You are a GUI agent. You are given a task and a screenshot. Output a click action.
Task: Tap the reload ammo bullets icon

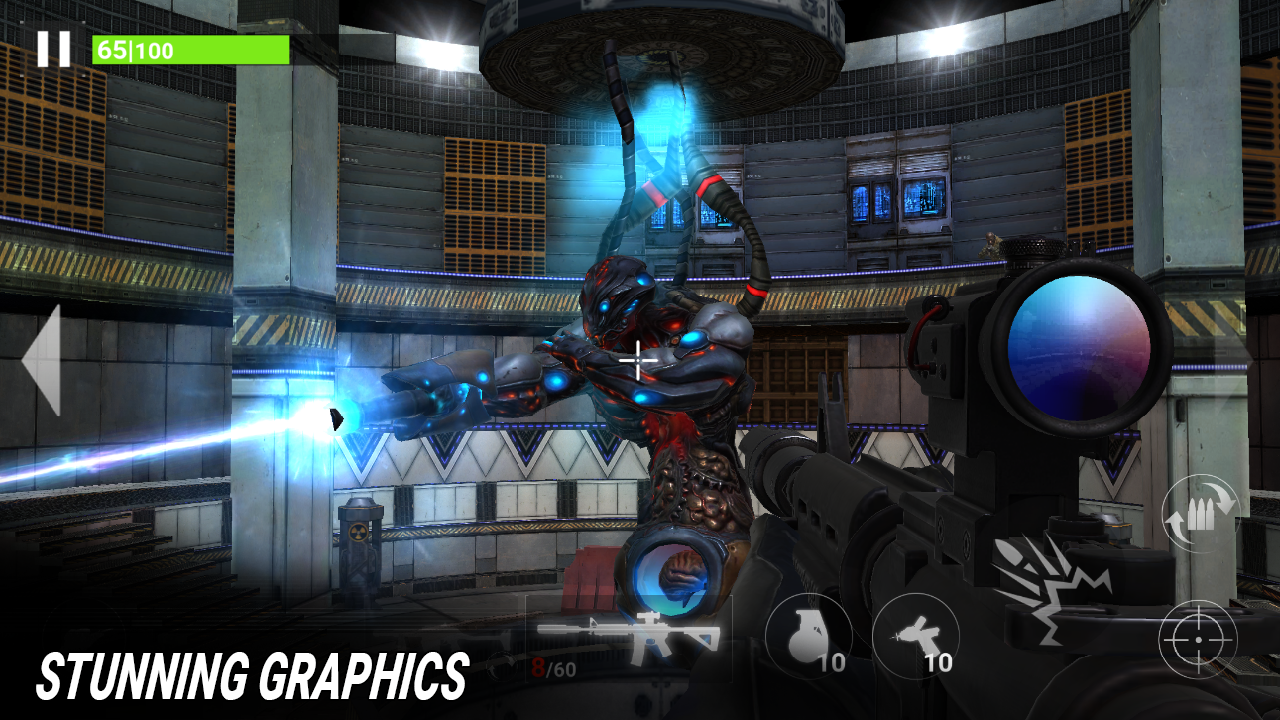pos(1200,513)
